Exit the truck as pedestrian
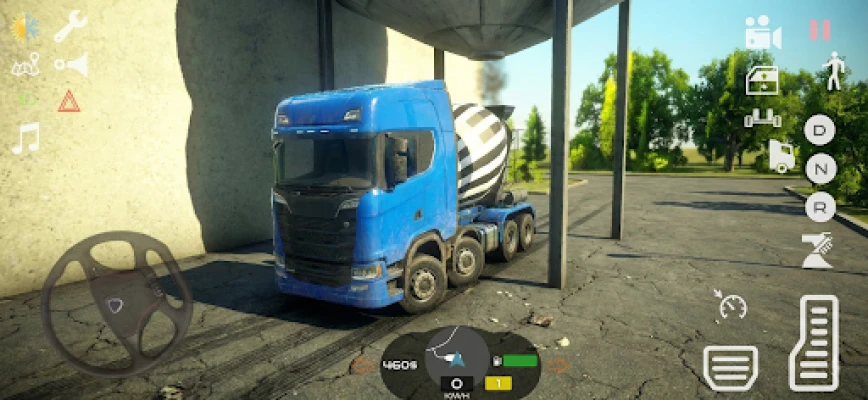 click(832, 71)
